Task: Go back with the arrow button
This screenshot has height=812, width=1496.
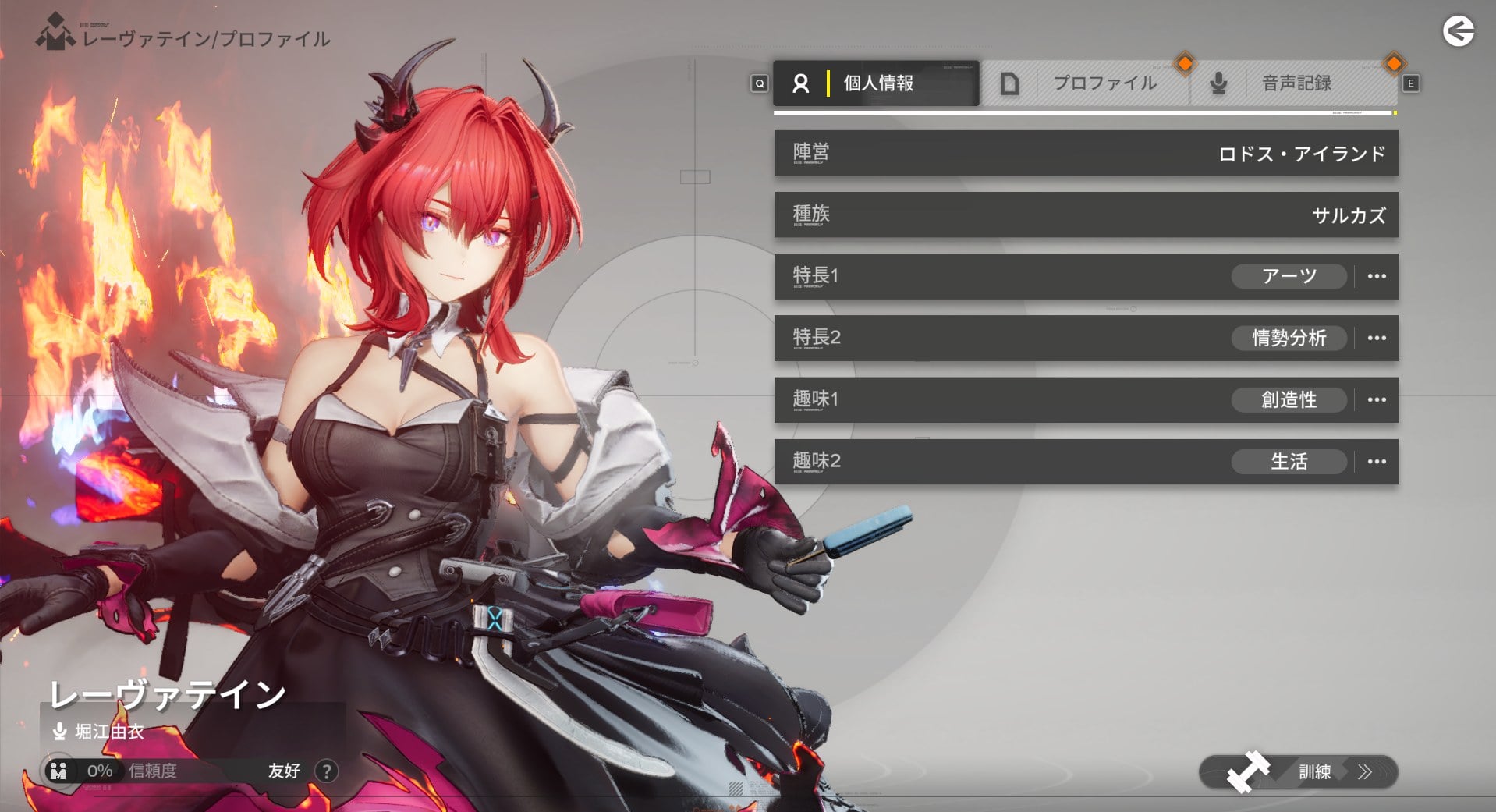Action: [1458, 32]
